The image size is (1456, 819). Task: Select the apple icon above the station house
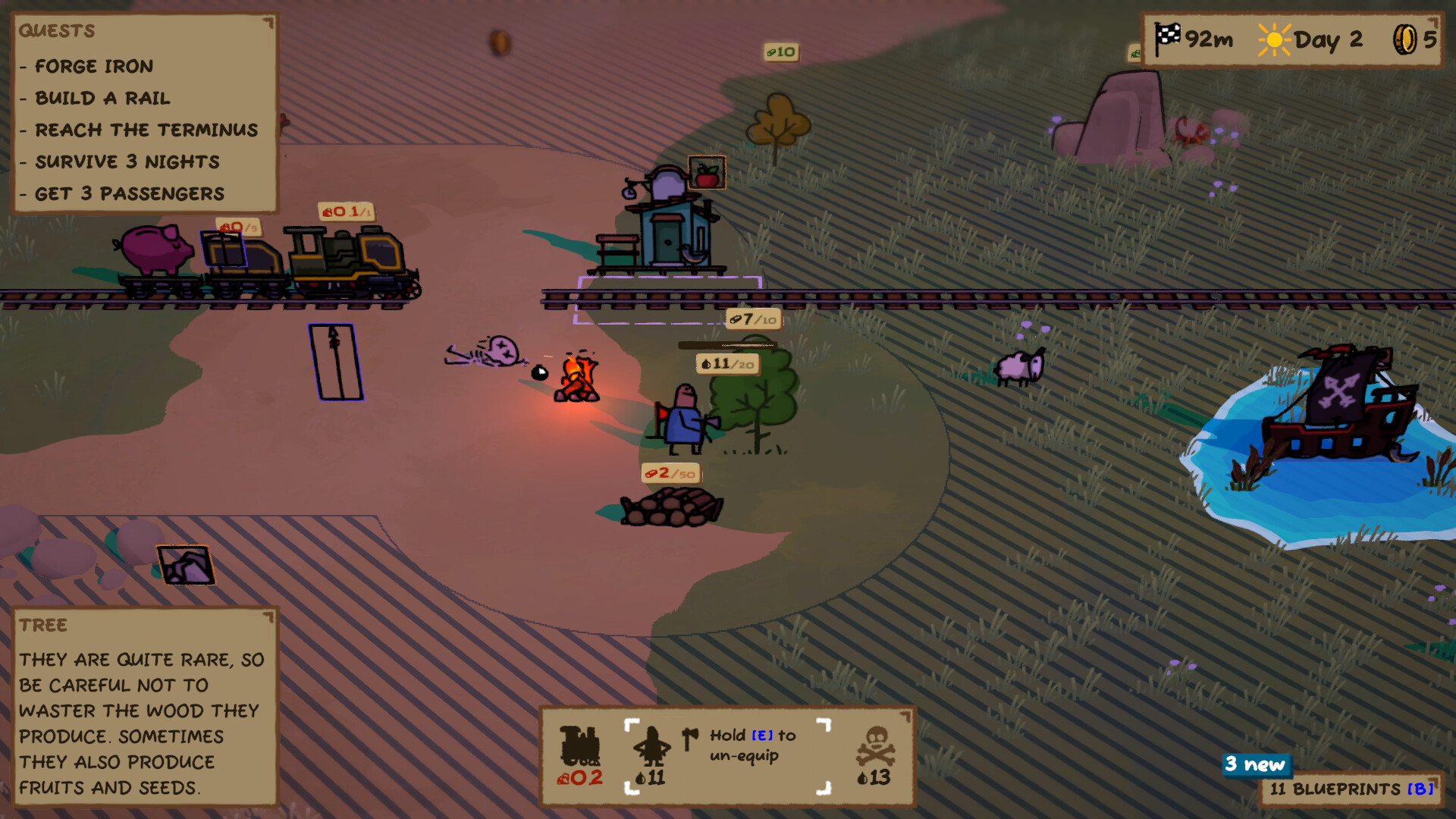pos(707,172)
